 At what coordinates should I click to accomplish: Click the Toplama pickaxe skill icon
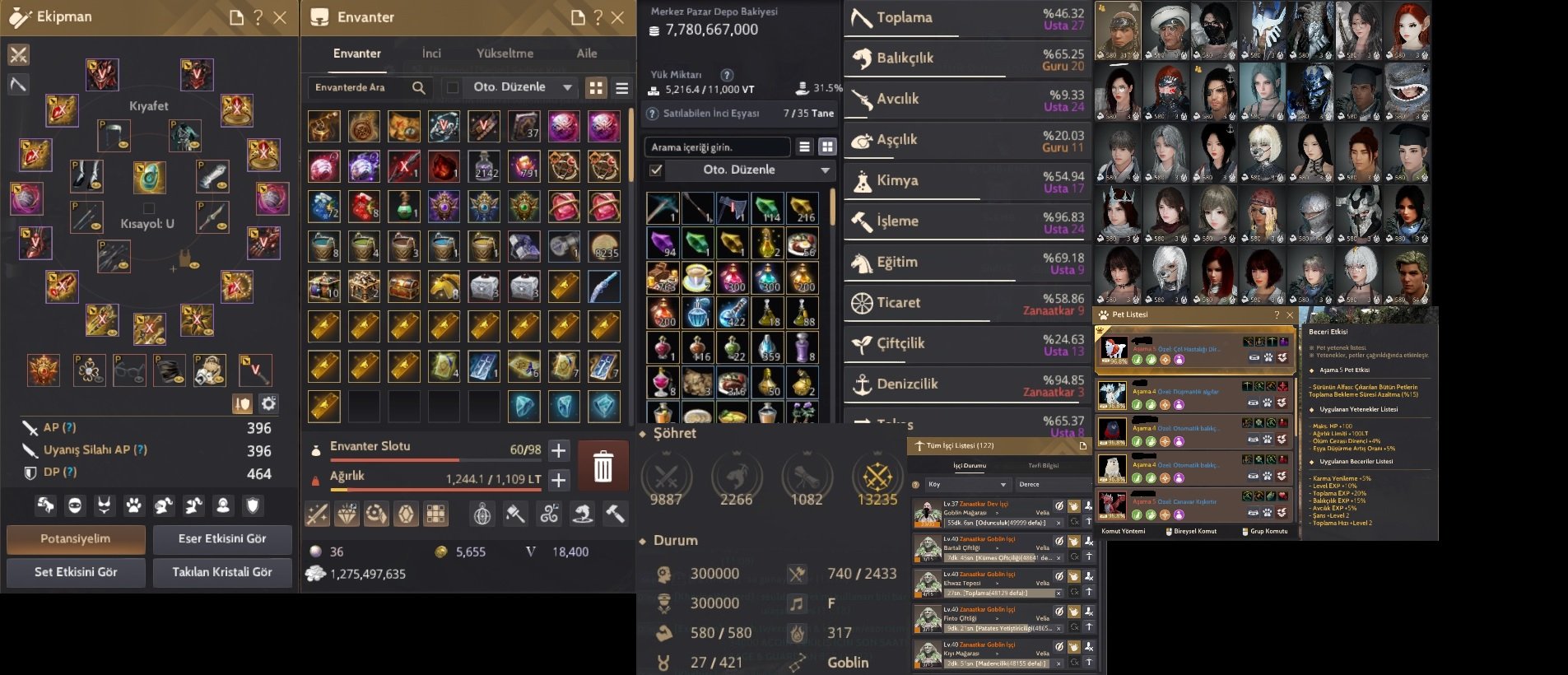pos(862,16)
